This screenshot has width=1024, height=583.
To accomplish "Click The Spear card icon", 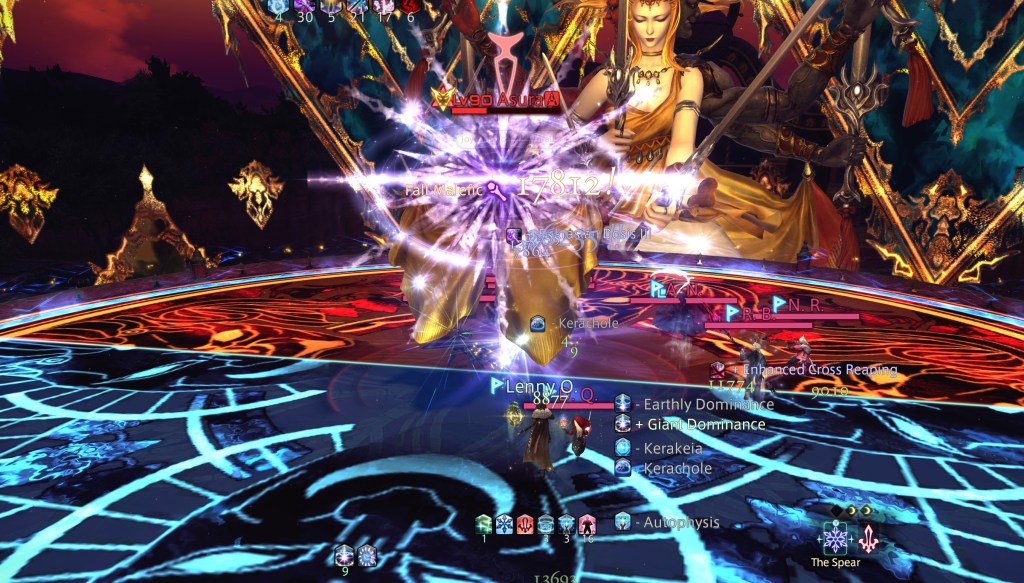I will point(834,537).
